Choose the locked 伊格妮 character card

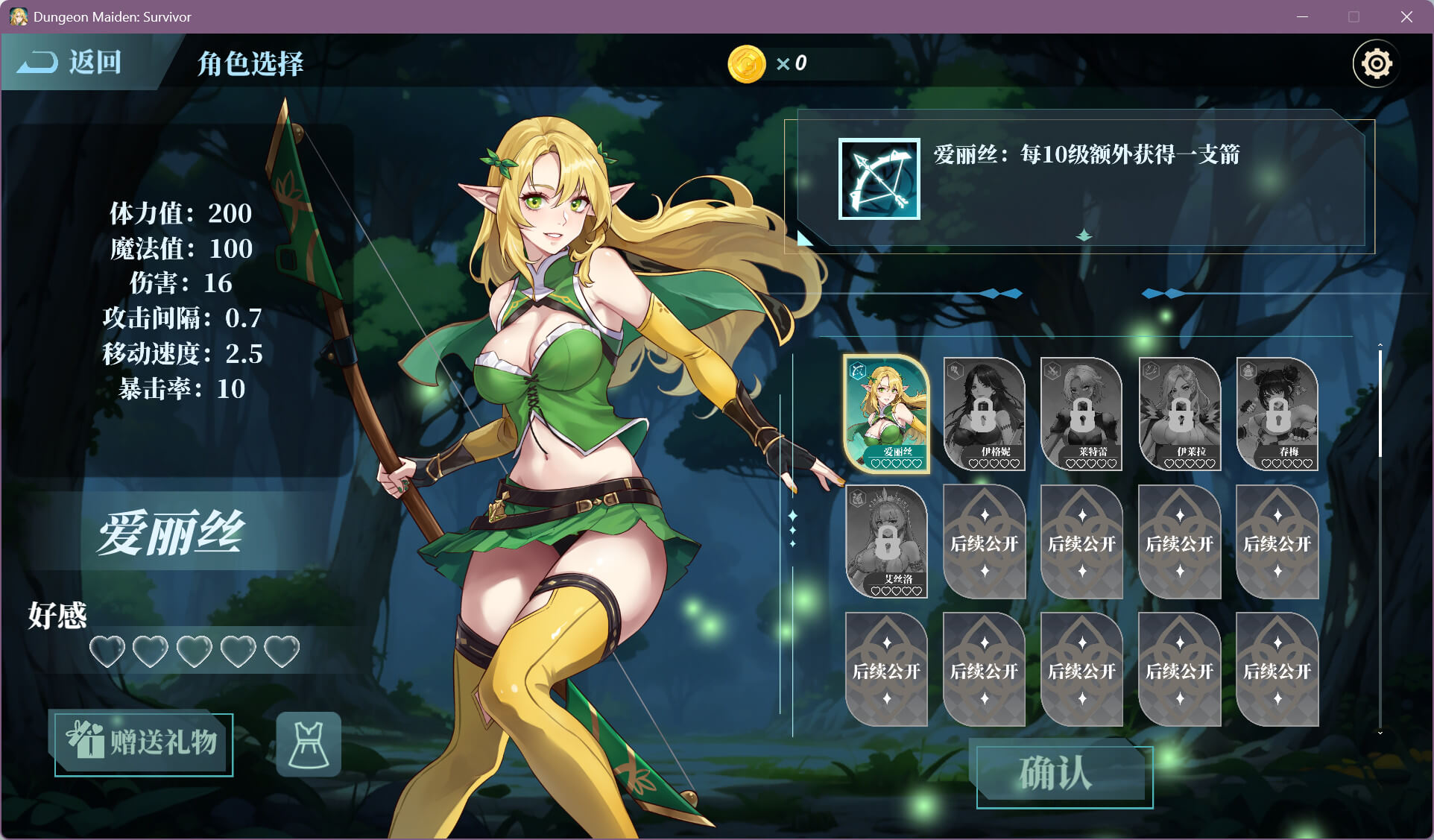click(x=984, y=414)
